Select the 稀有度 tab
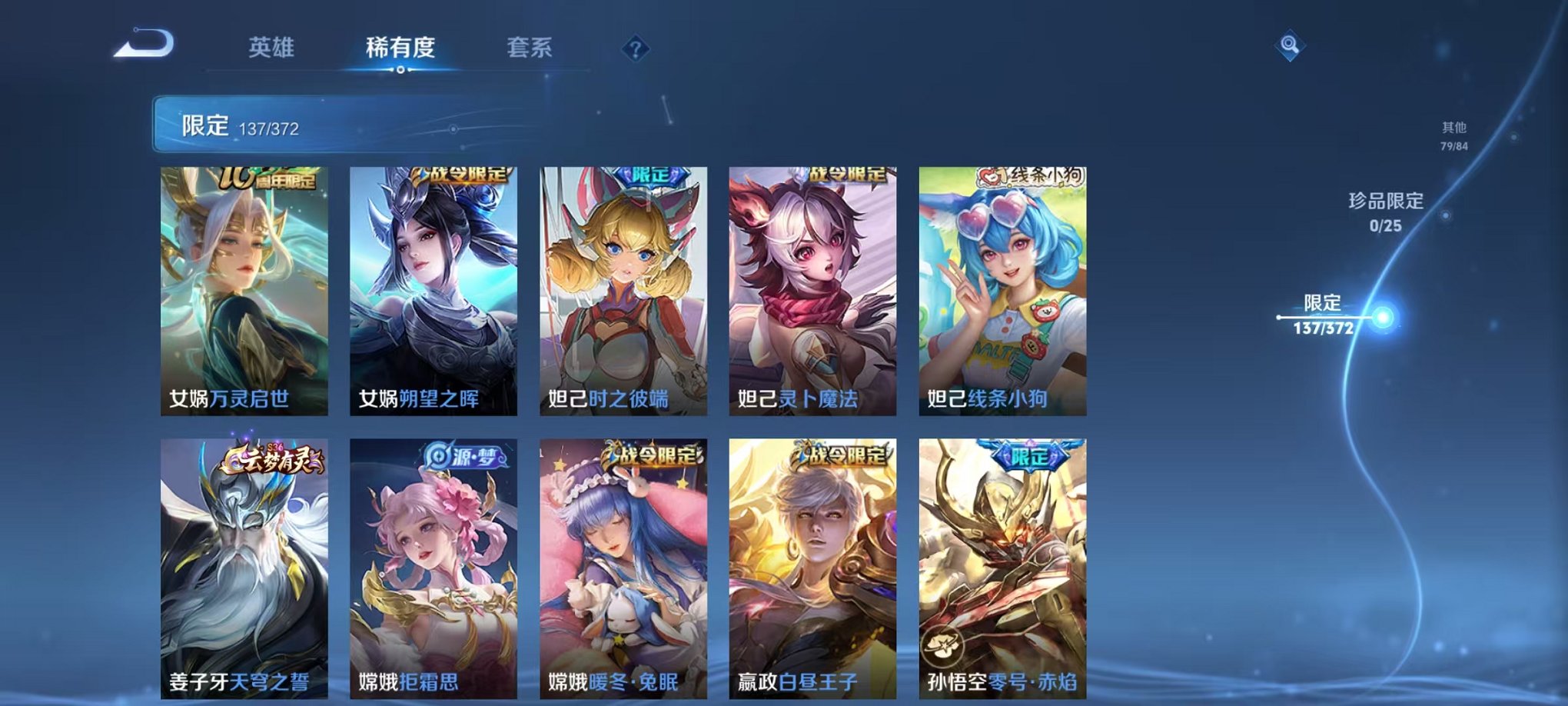 tap(400, 46)
